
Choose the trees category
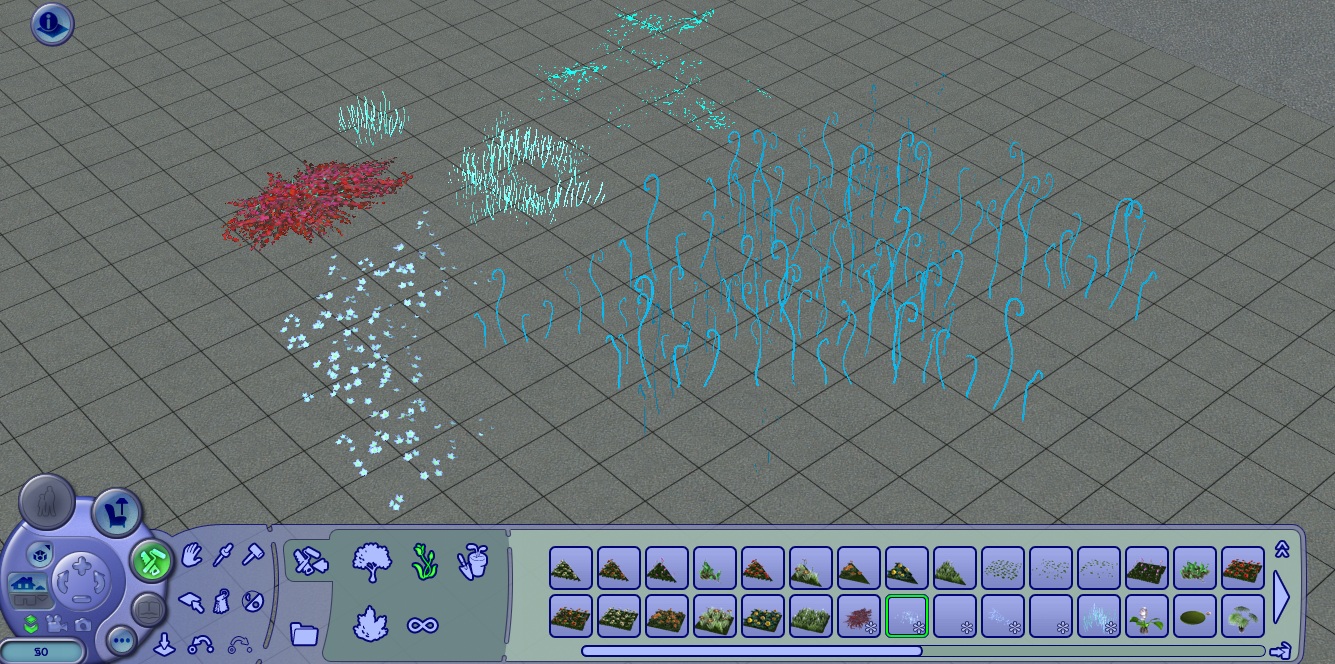pos(371,562)
